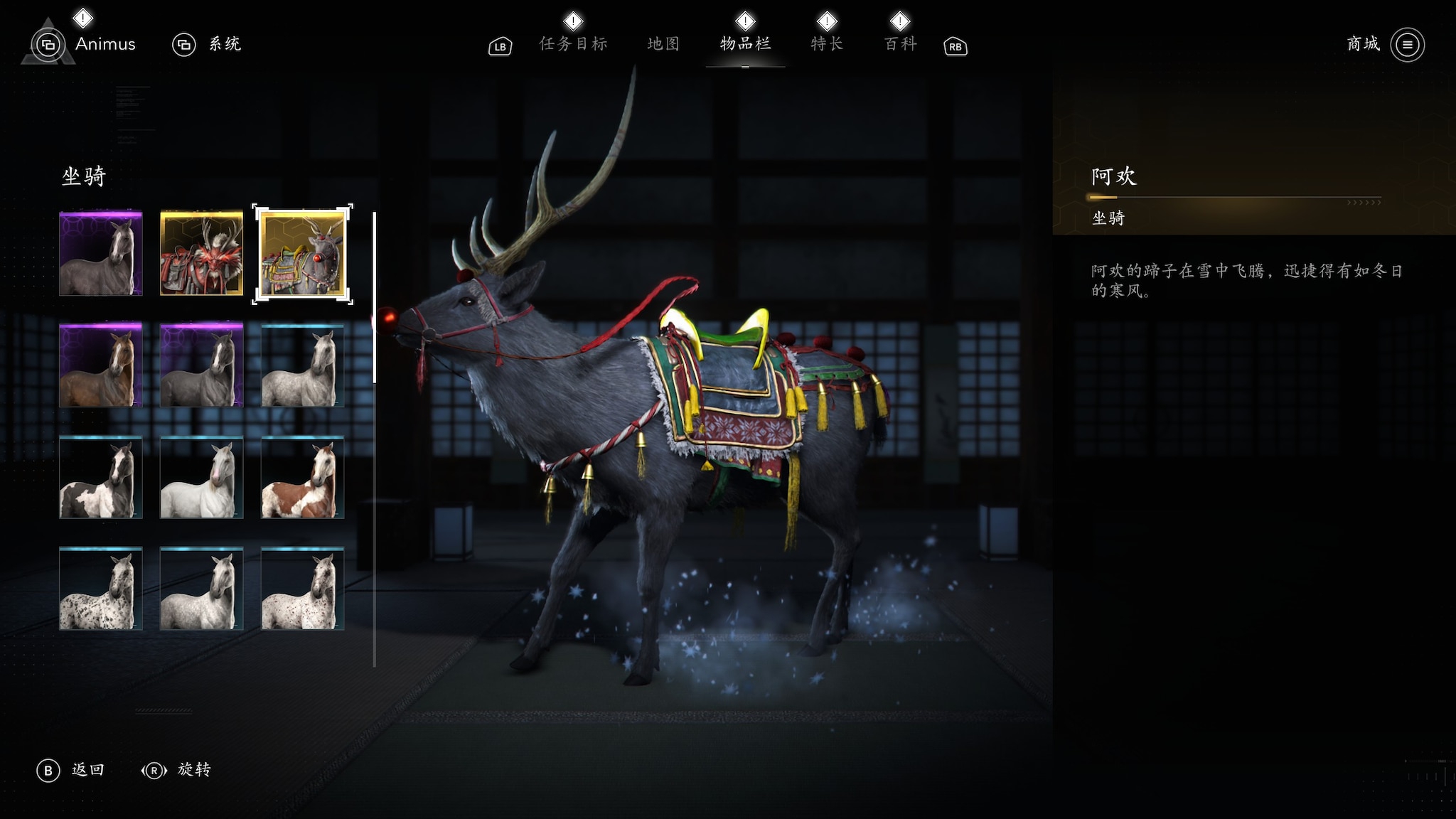1456x819 pixels.
Task: Select the pure white horse mount
Action: pyautogui.click(x=202, y=477)
